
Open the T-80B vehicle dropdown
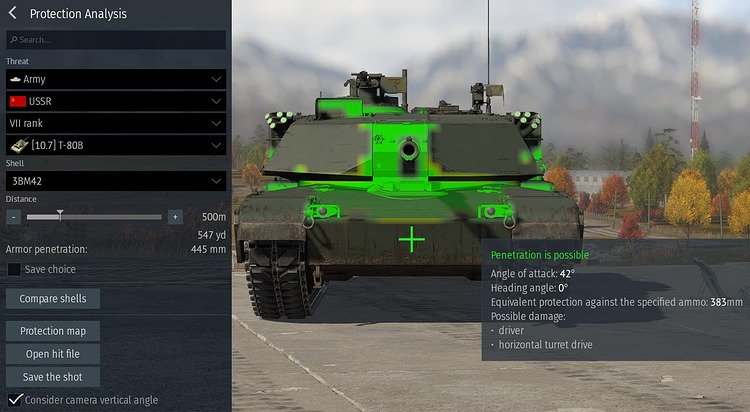[115, 145]
